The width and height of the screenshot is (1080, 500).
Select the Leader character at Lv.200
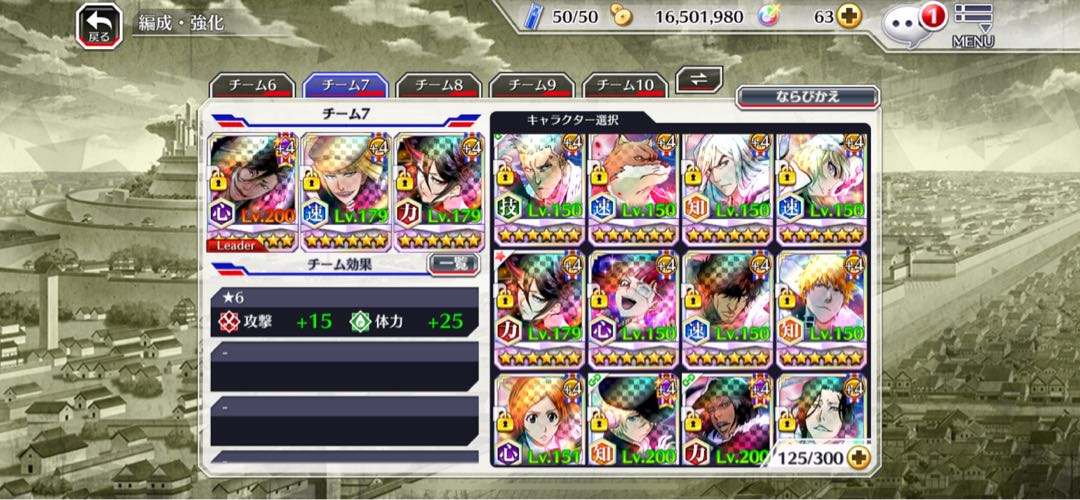coord(252,190)
